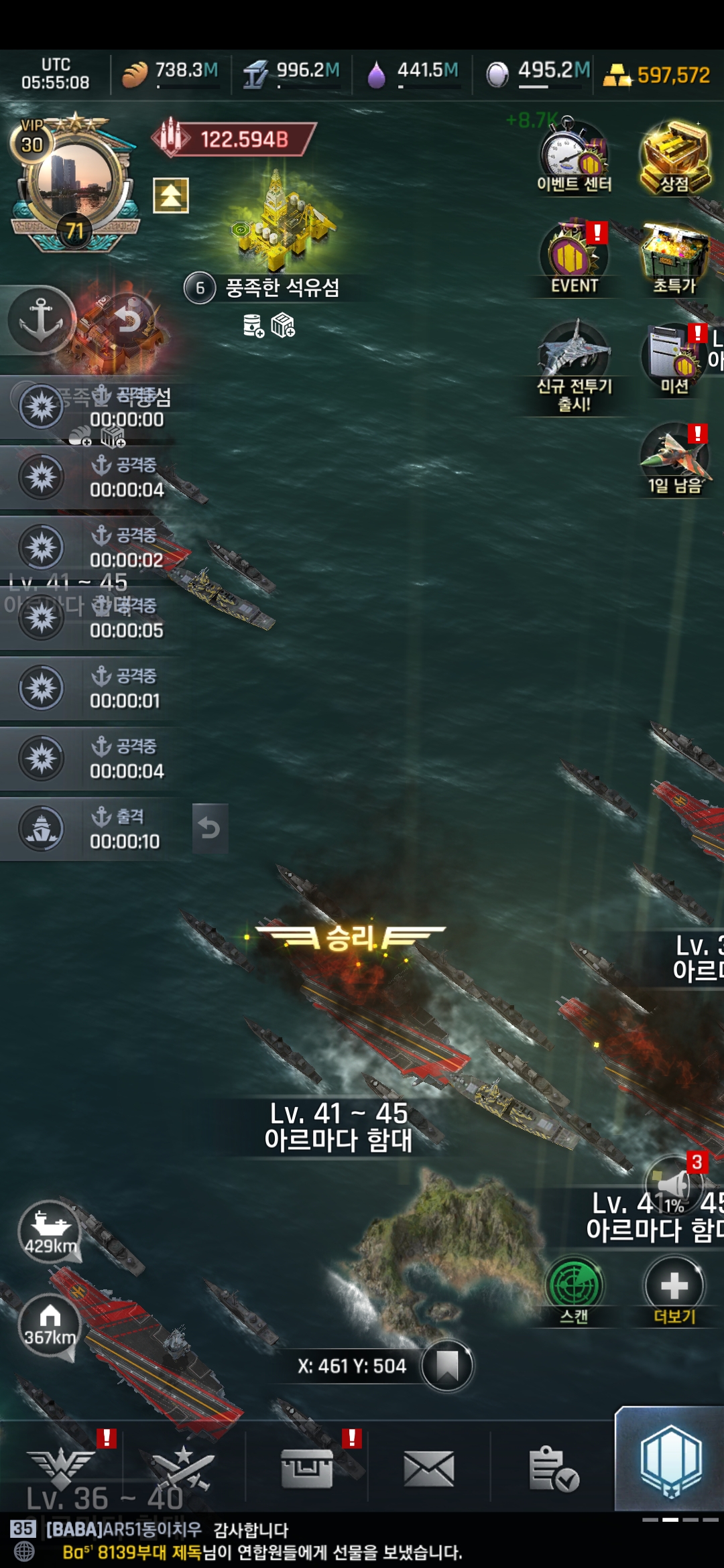Screen dimensions: 724x1568
Task: Bookmark the current map coordinates
Action: 447,1365
